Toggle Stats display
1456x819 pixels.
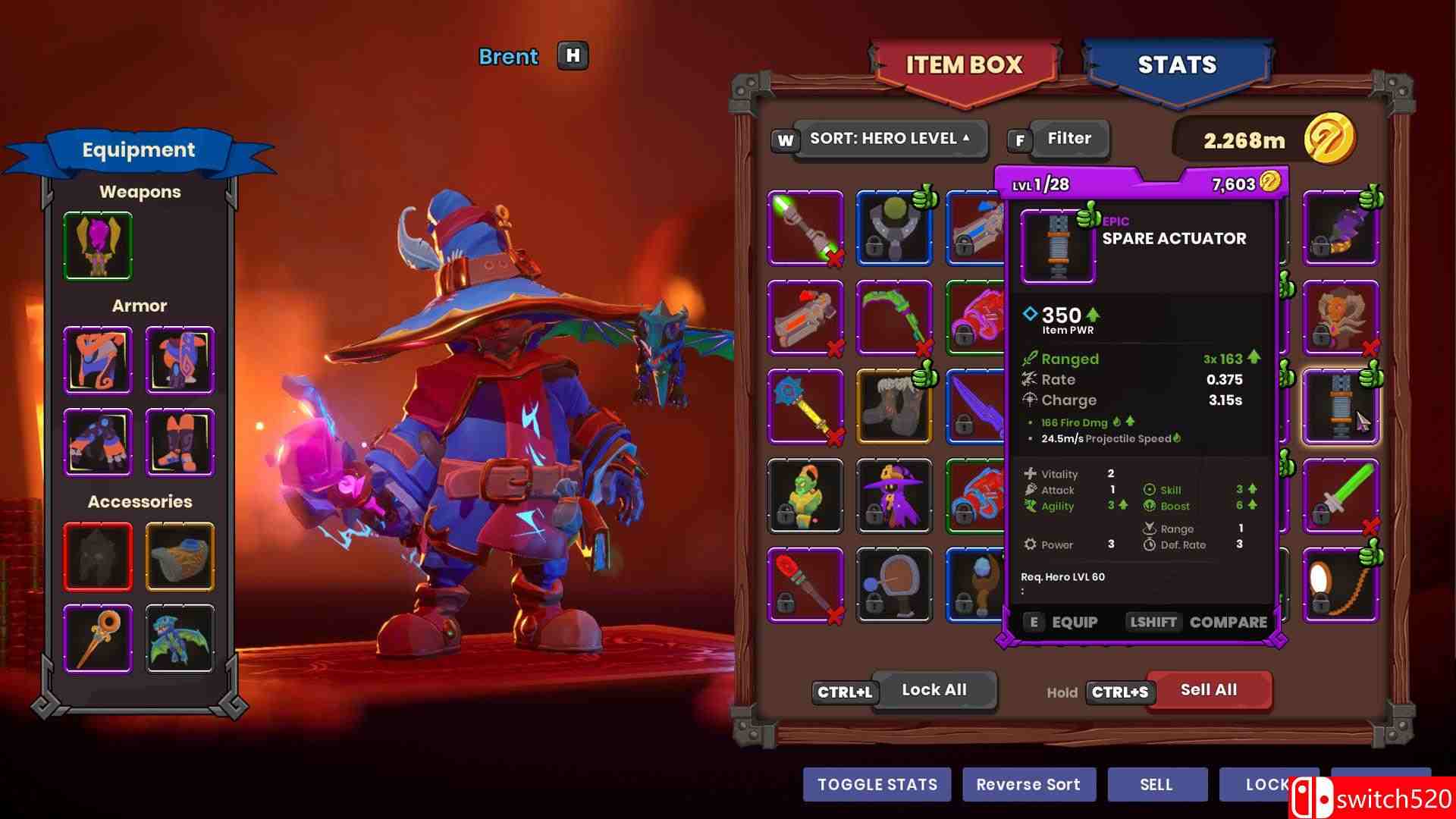pyautogui.click(x=877, y=785)
